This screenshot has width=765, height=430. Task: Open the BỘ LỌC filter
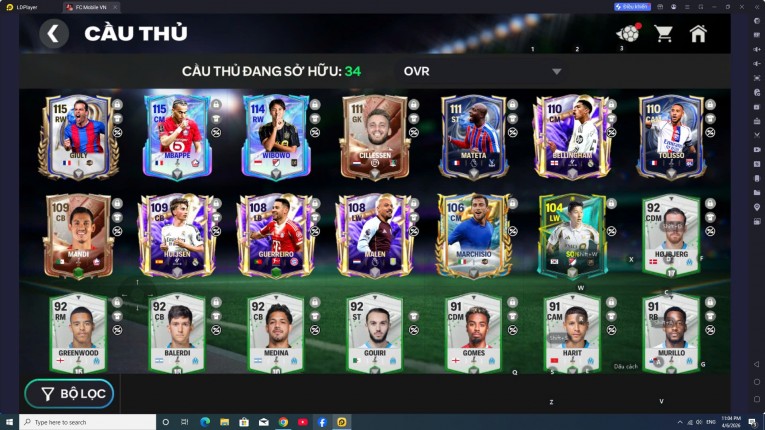tap(69, 394)
